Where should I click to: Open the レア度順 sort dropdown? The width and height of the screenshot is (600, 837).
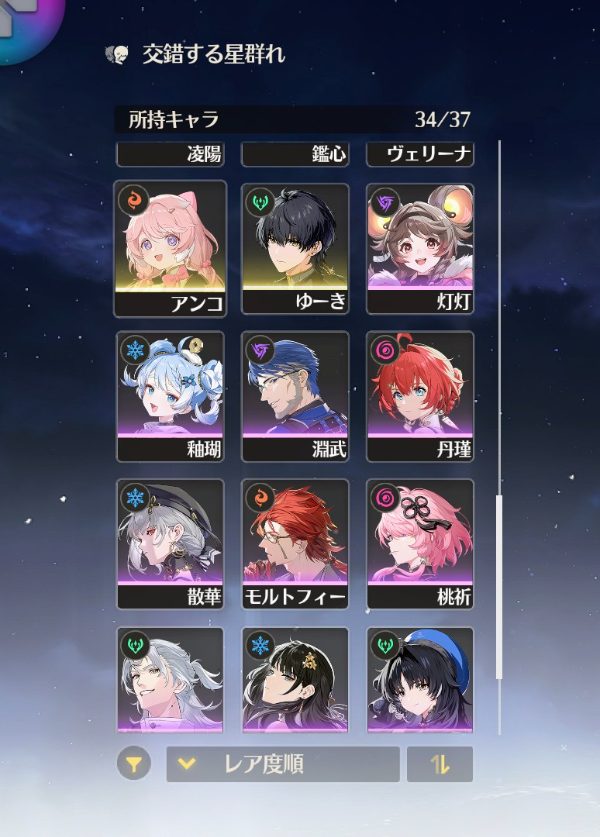pos(282,765)
